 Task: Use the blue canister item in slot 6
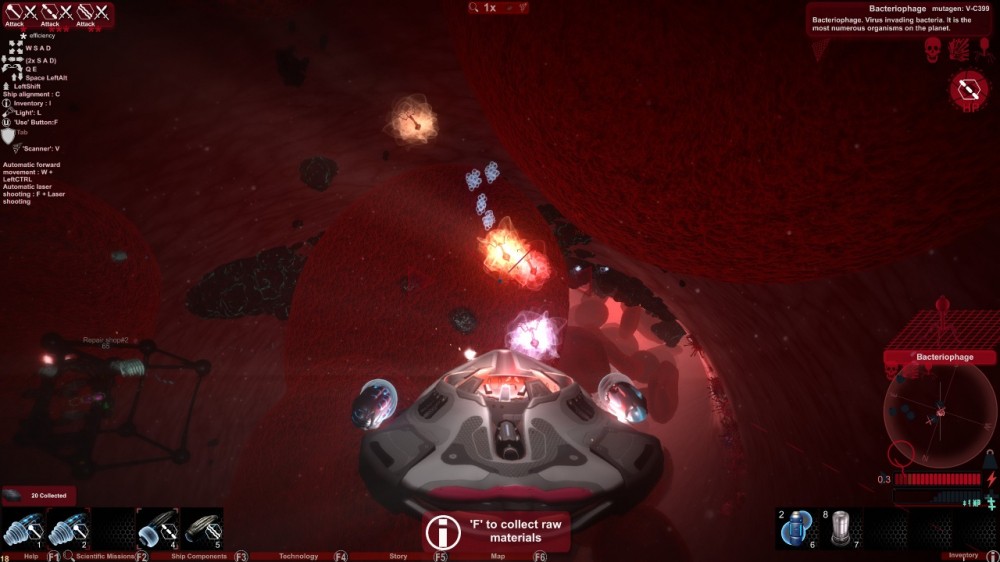click(797, 528)
